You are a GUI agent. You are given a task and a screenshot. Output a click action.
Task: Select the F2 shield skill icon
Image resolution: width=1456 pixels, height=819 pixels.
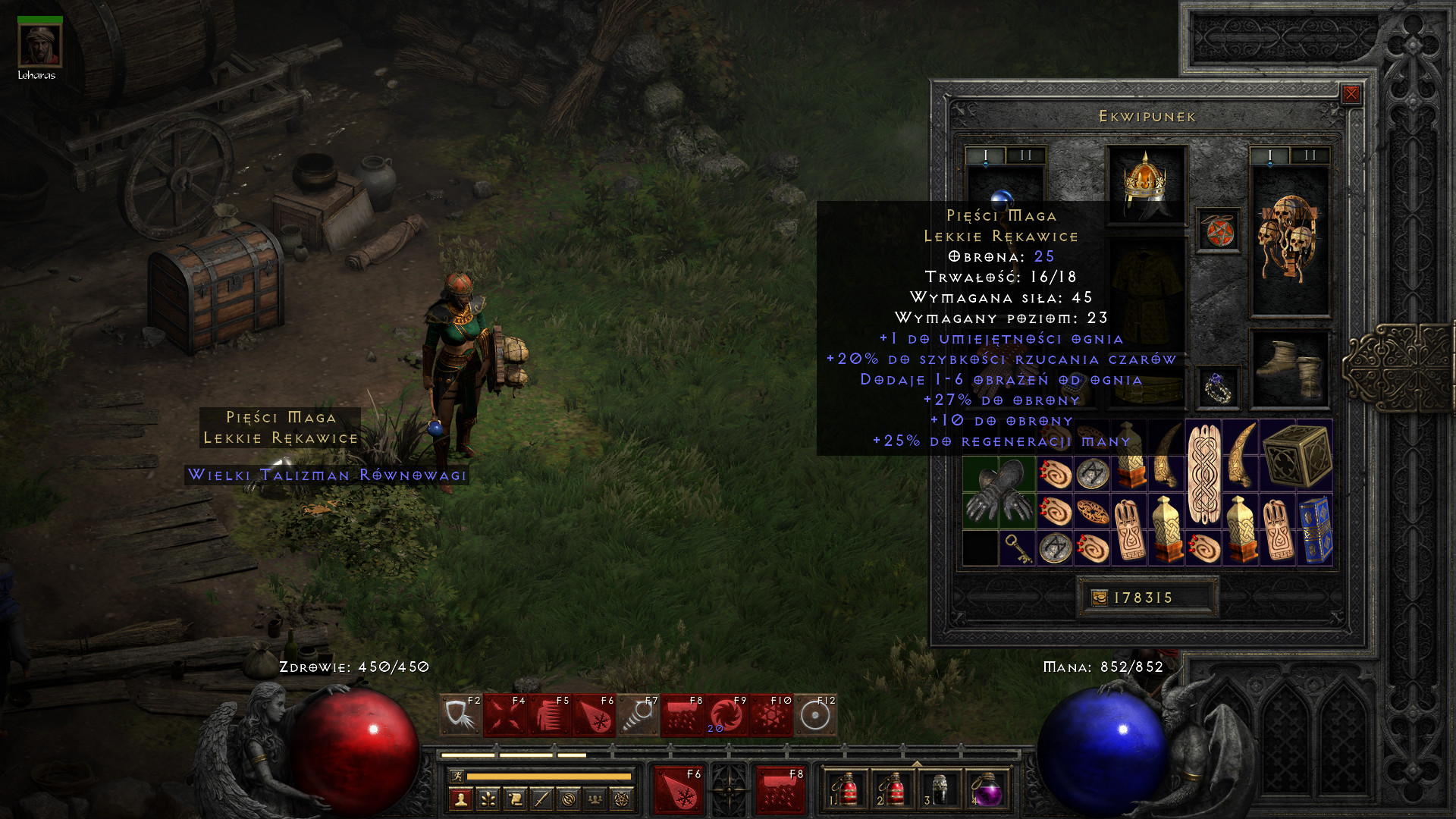click(460, 715)
